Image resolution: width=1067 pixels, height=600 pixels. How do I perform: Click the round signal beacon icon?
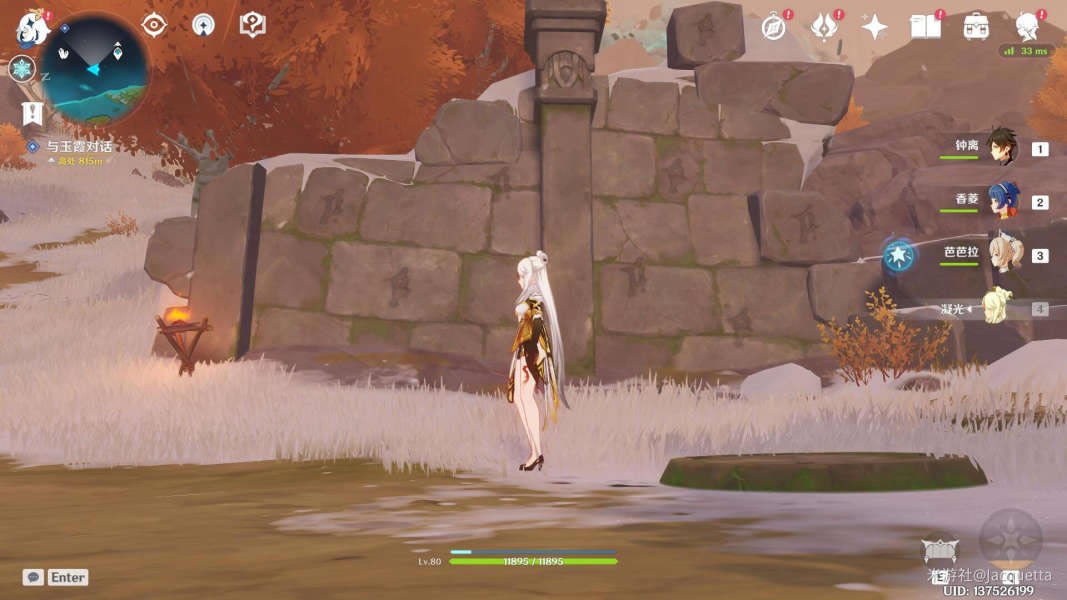(x=203, y=25)
